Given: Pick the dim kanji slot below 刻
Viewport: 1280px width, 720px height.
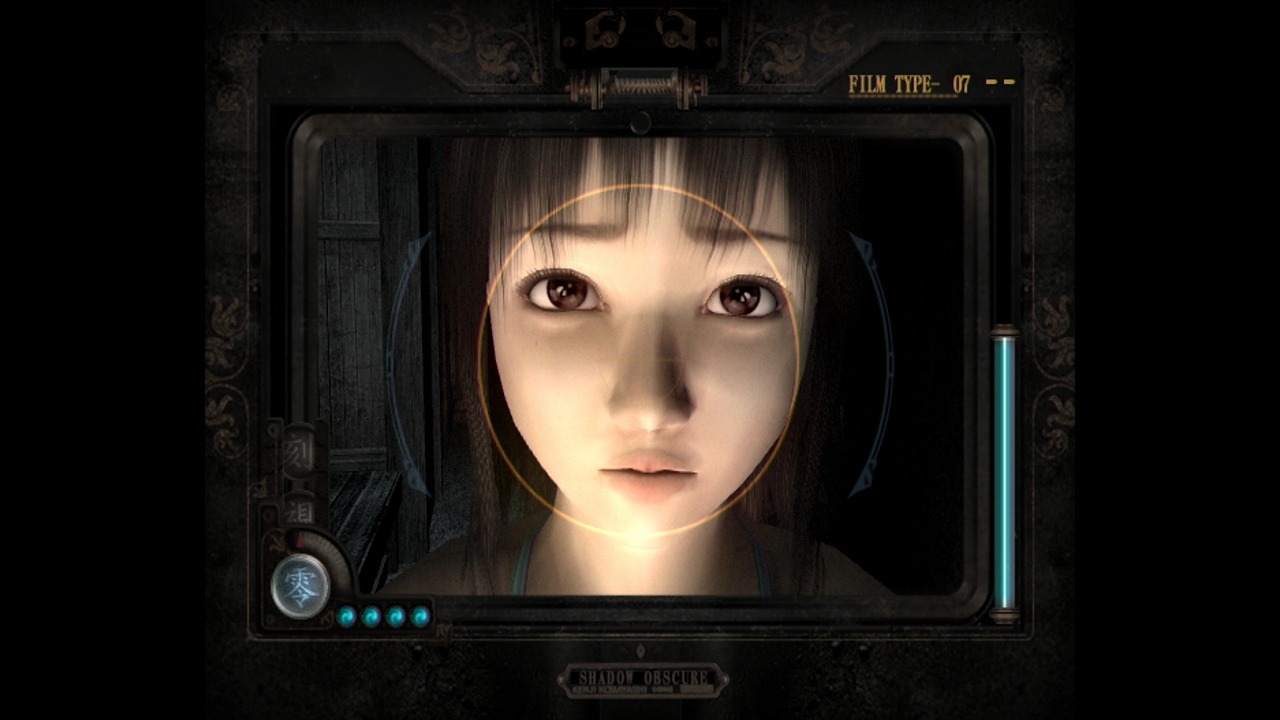Looking at the screenshot, I should [x=299, y=510].
